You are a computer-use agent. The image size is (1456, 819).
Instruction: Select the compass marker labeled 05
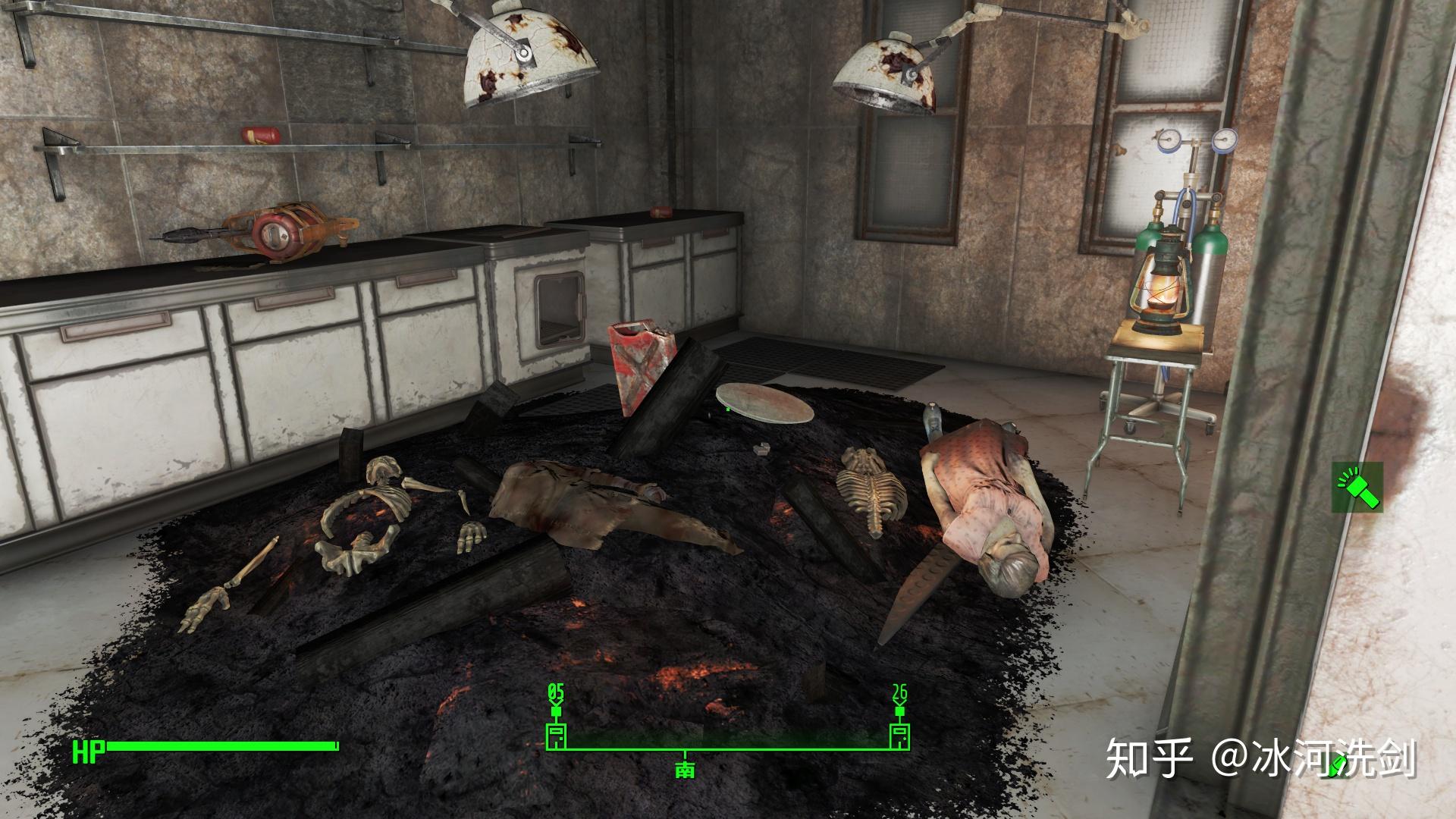(x=557, y=736)
